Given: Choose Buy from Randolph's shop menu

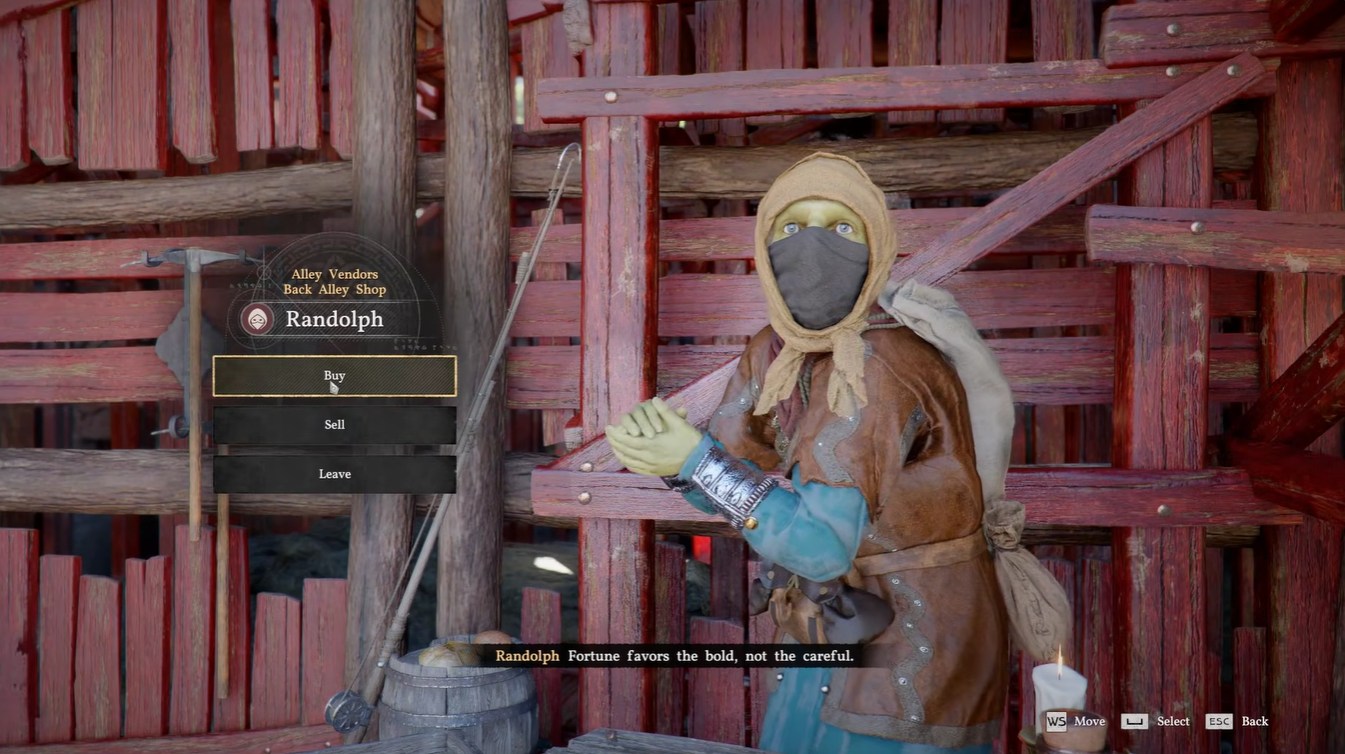Looking at the screenshot, I should pyautogui.click(x=334, y=376).
